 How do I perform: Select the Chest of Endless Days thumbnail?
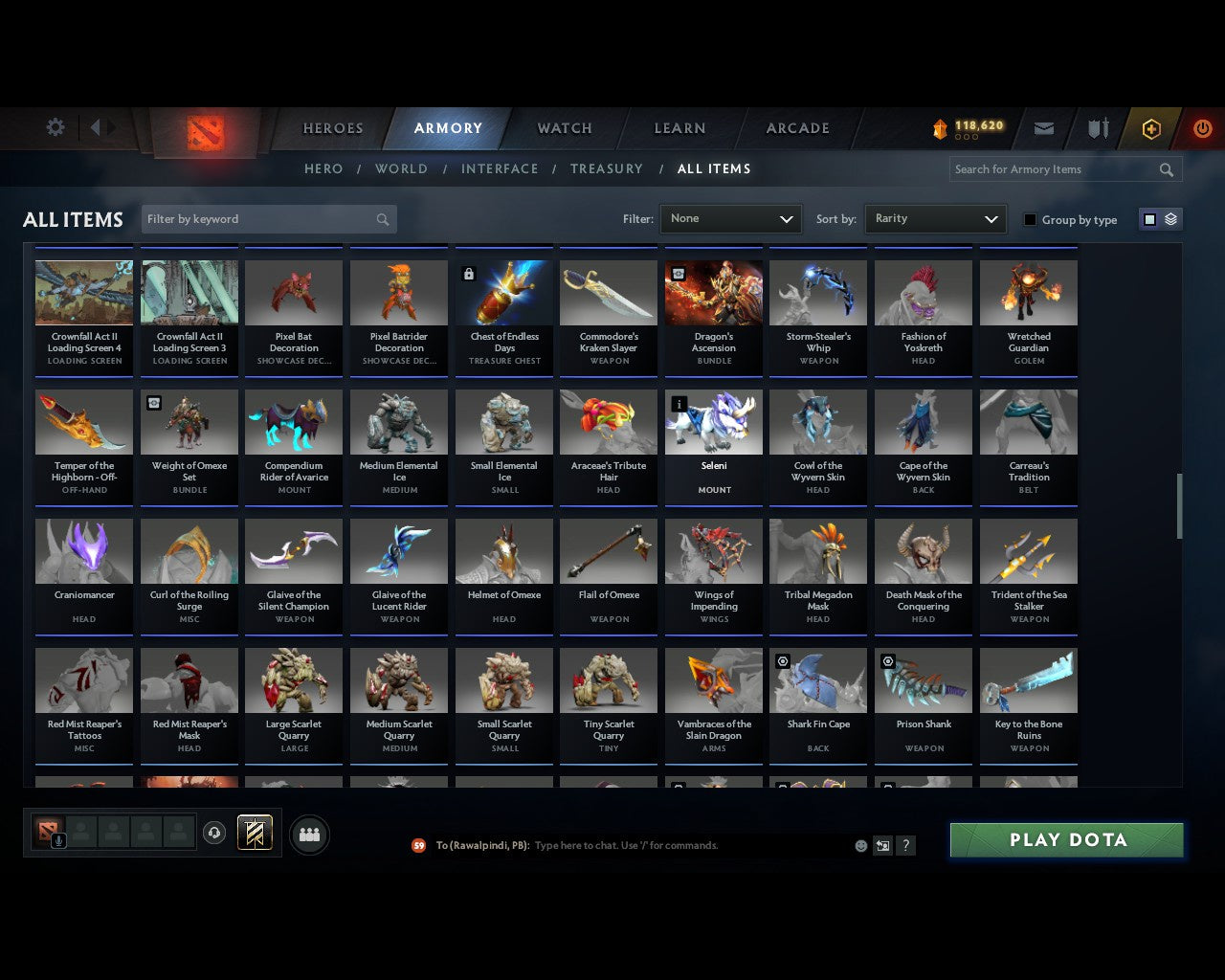coord(503,292)
